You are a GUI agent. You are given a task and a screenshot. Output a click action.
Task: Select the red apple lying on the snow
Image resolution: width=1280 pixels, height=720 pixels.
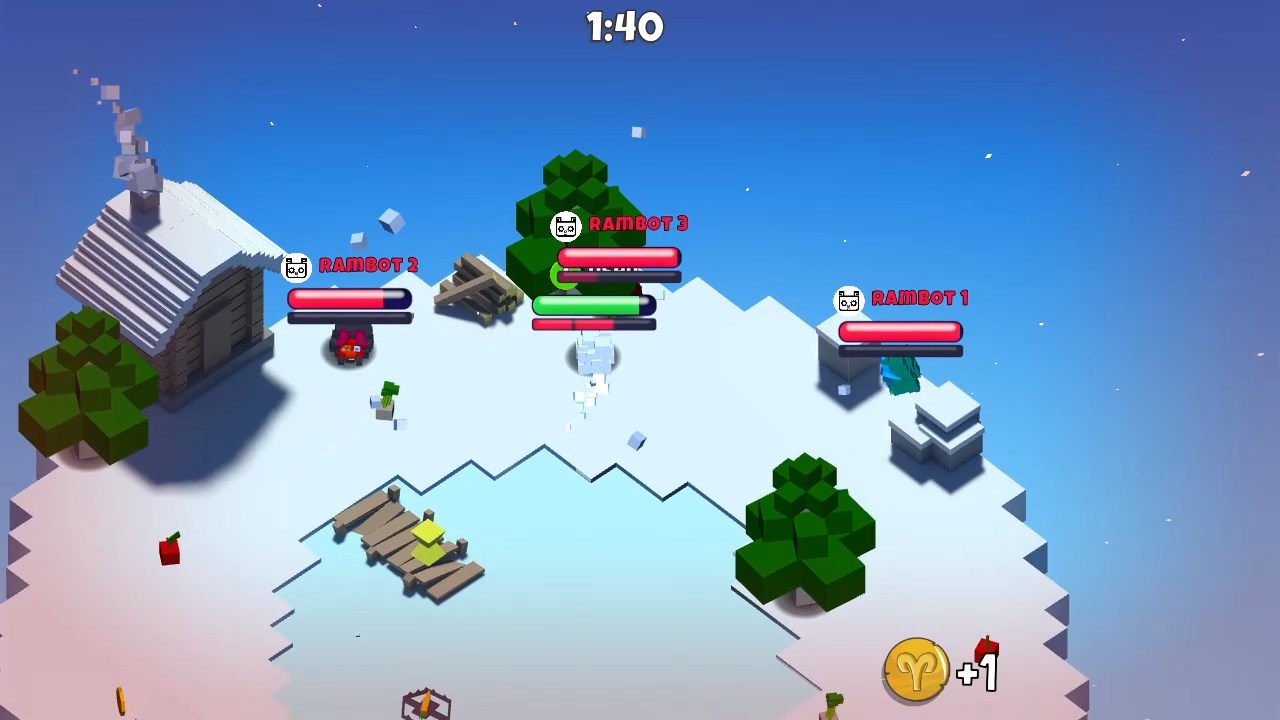pos(169,552)
